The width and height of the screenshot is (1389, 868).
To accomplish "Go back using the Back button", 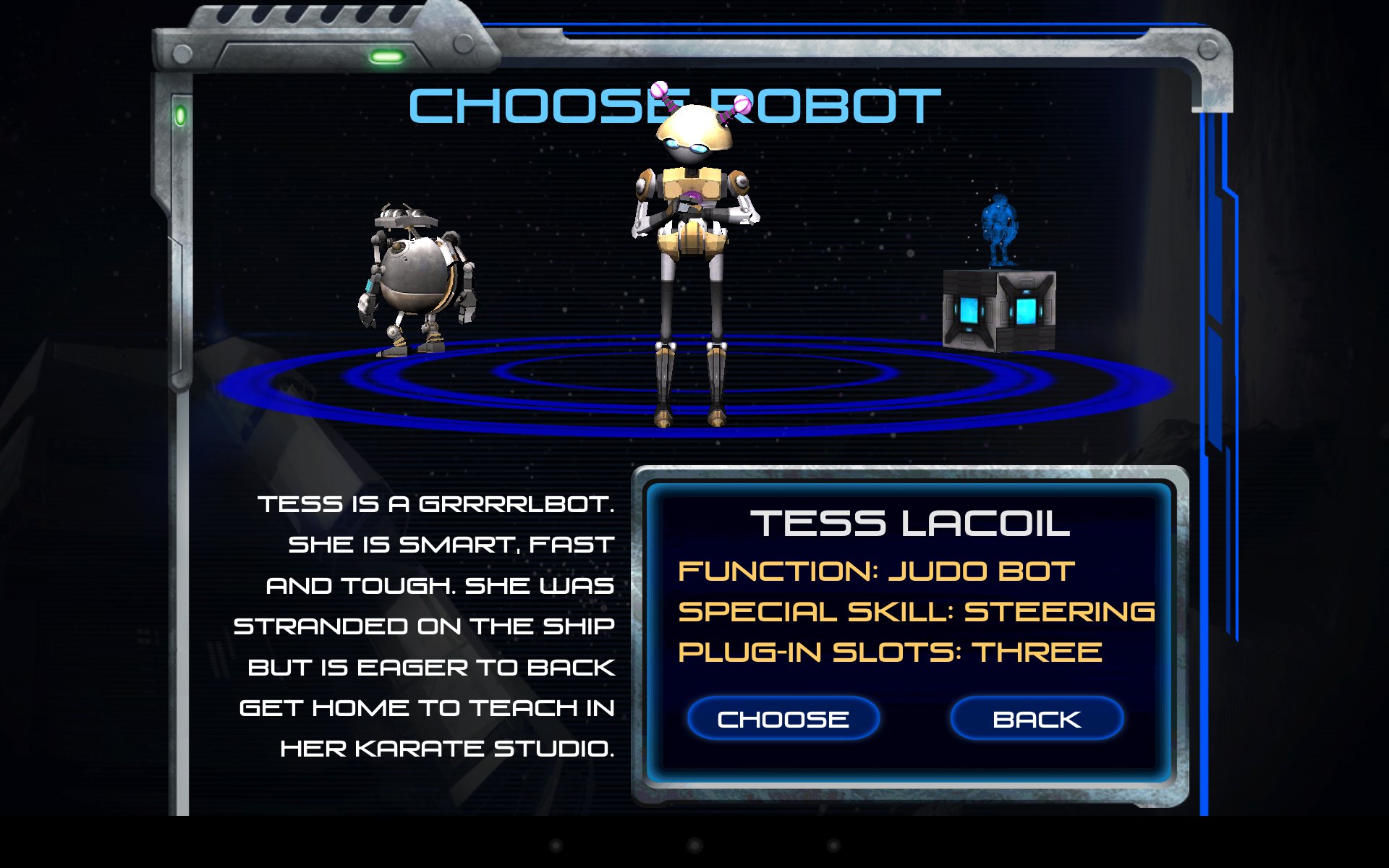I will (x=1036, y=719).
